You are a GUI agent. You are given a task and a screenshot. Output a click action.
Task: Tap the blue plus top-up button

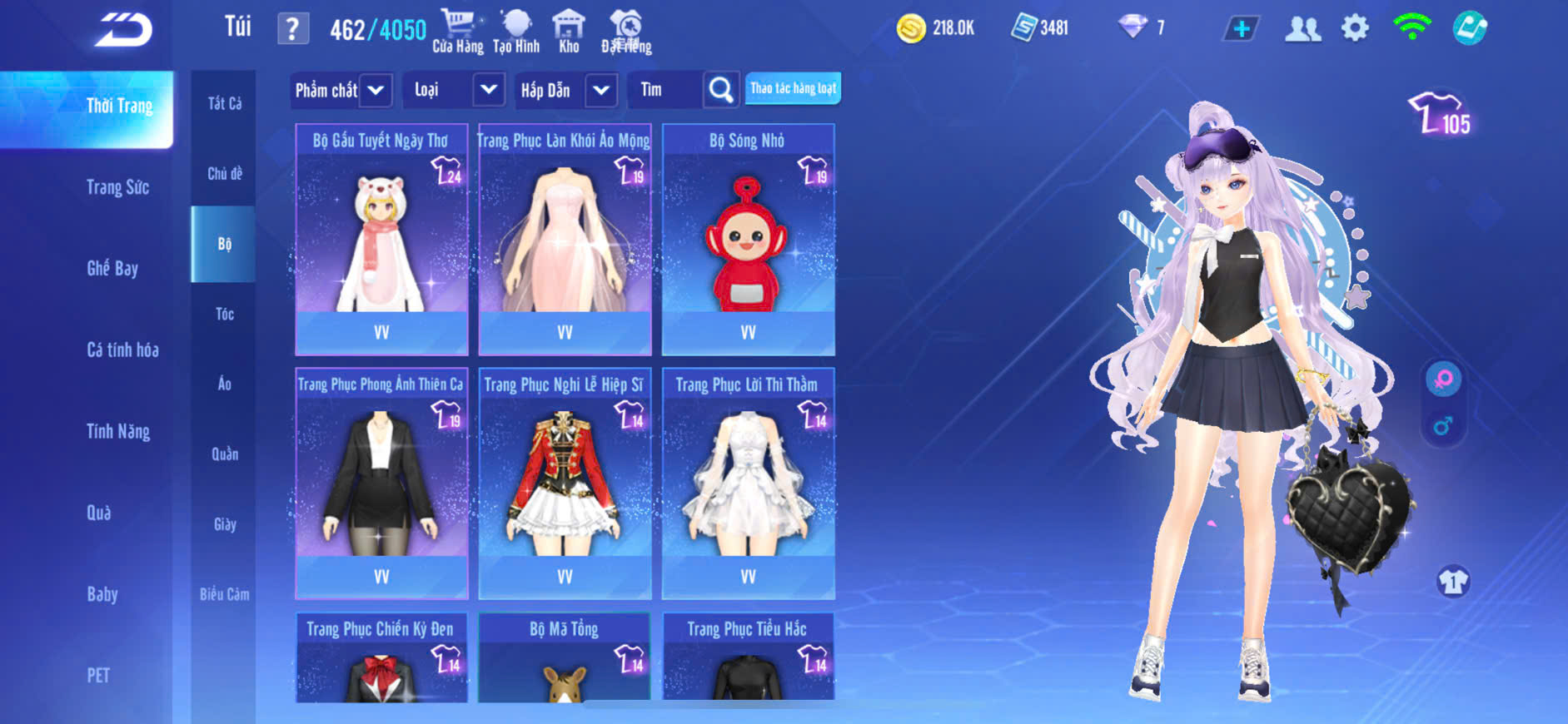click(x=1241, y=29)
